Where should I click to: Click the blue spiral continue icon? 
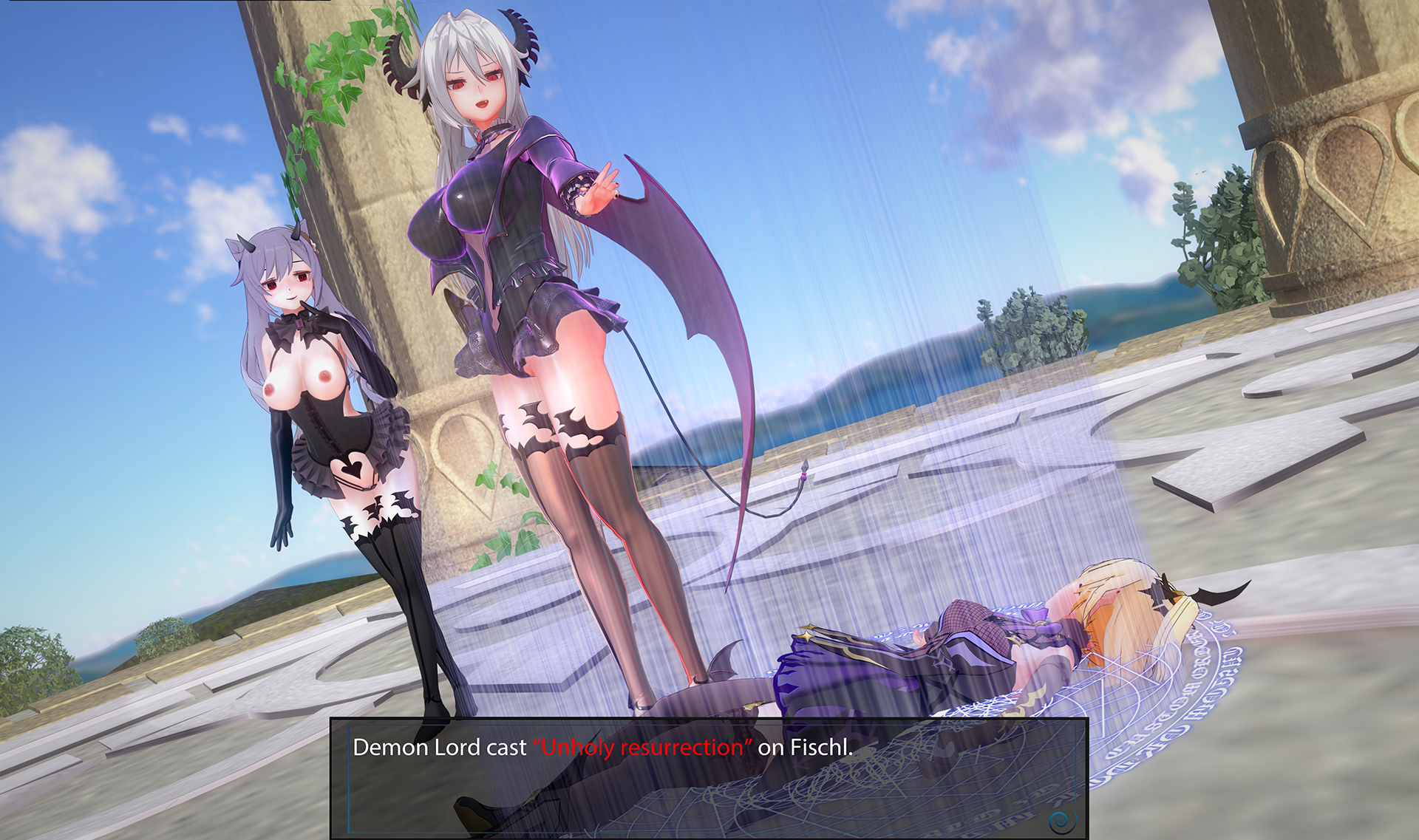(x=1062, y=821)
